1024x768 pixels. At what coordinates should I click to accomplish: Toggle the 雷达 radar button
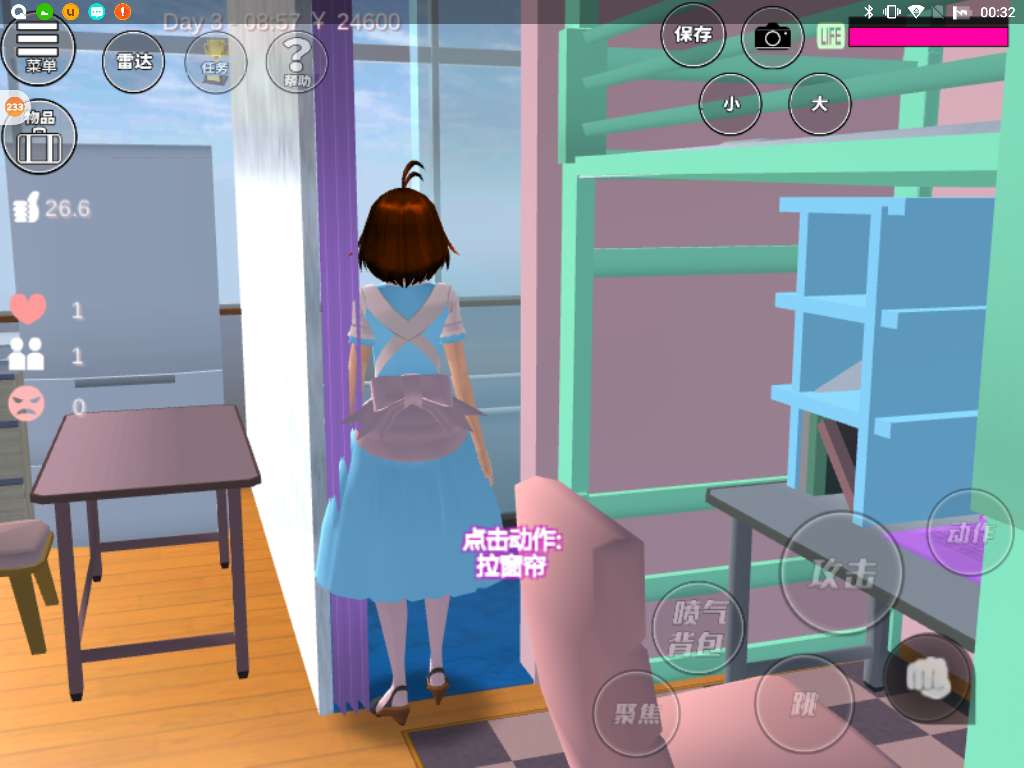[x=134, y=62]
